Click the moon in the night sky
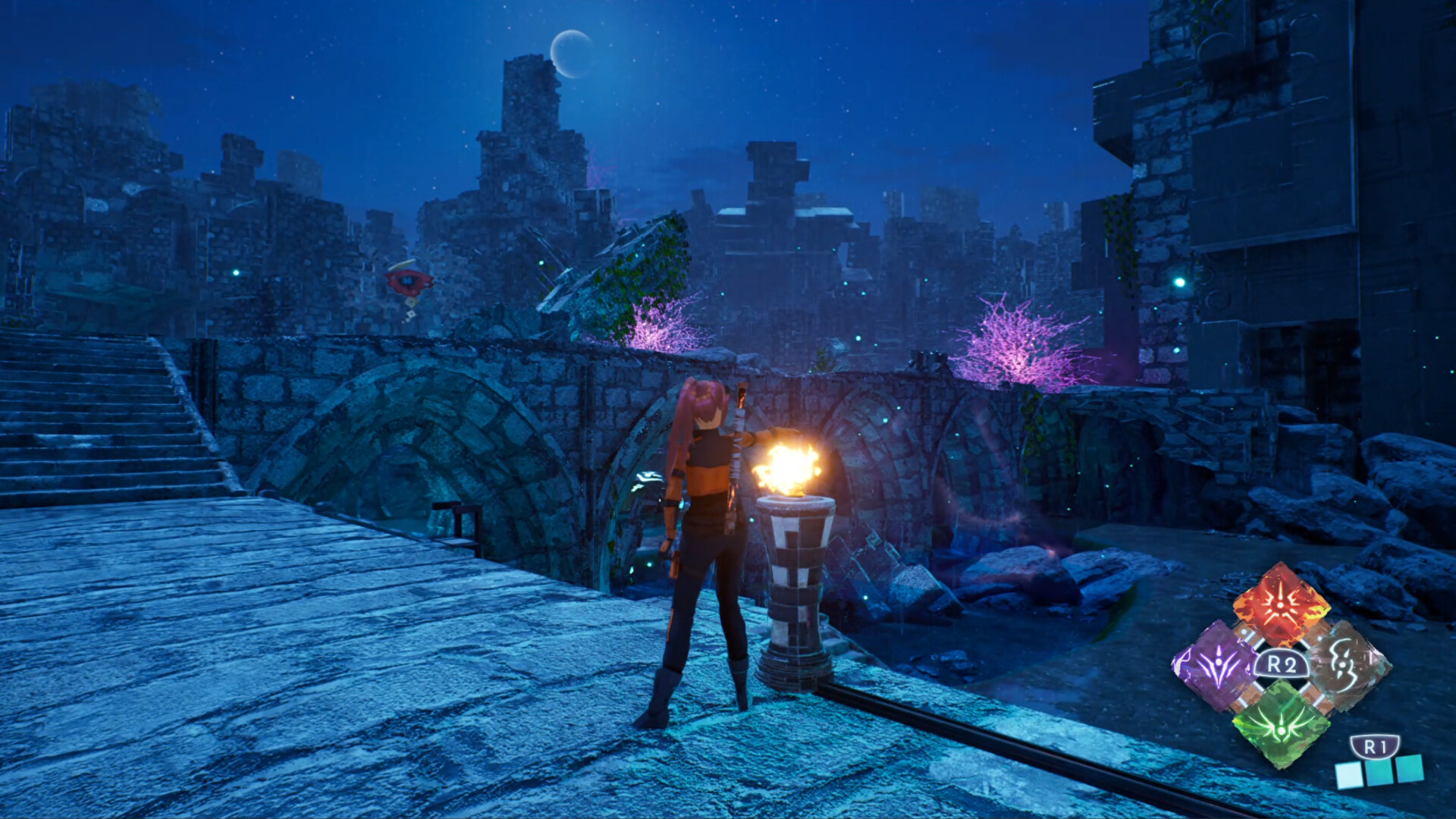Viewport: 1456px width, 819px height. click(573, 55)
